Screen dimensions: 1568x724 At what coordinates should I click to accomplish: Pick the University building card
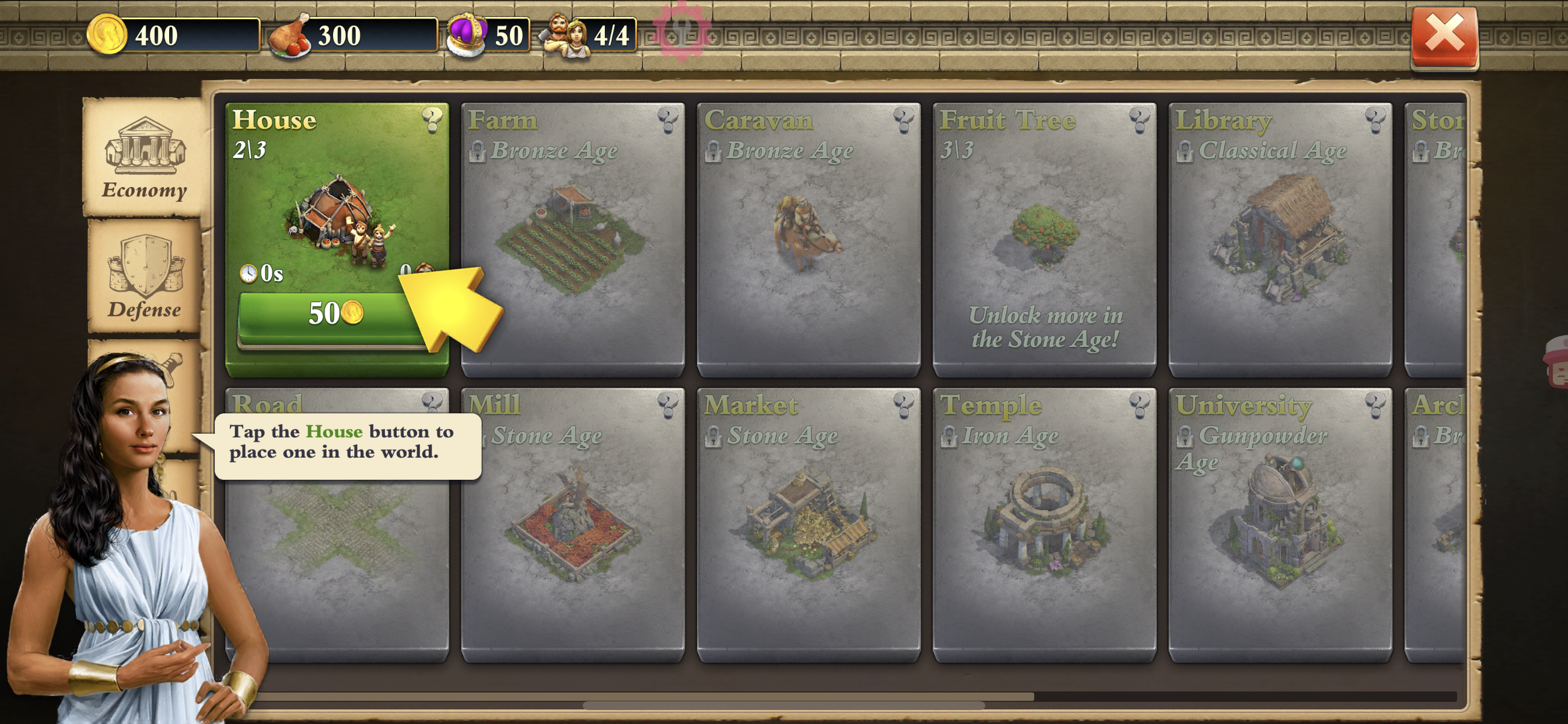tap(1279, 525)
